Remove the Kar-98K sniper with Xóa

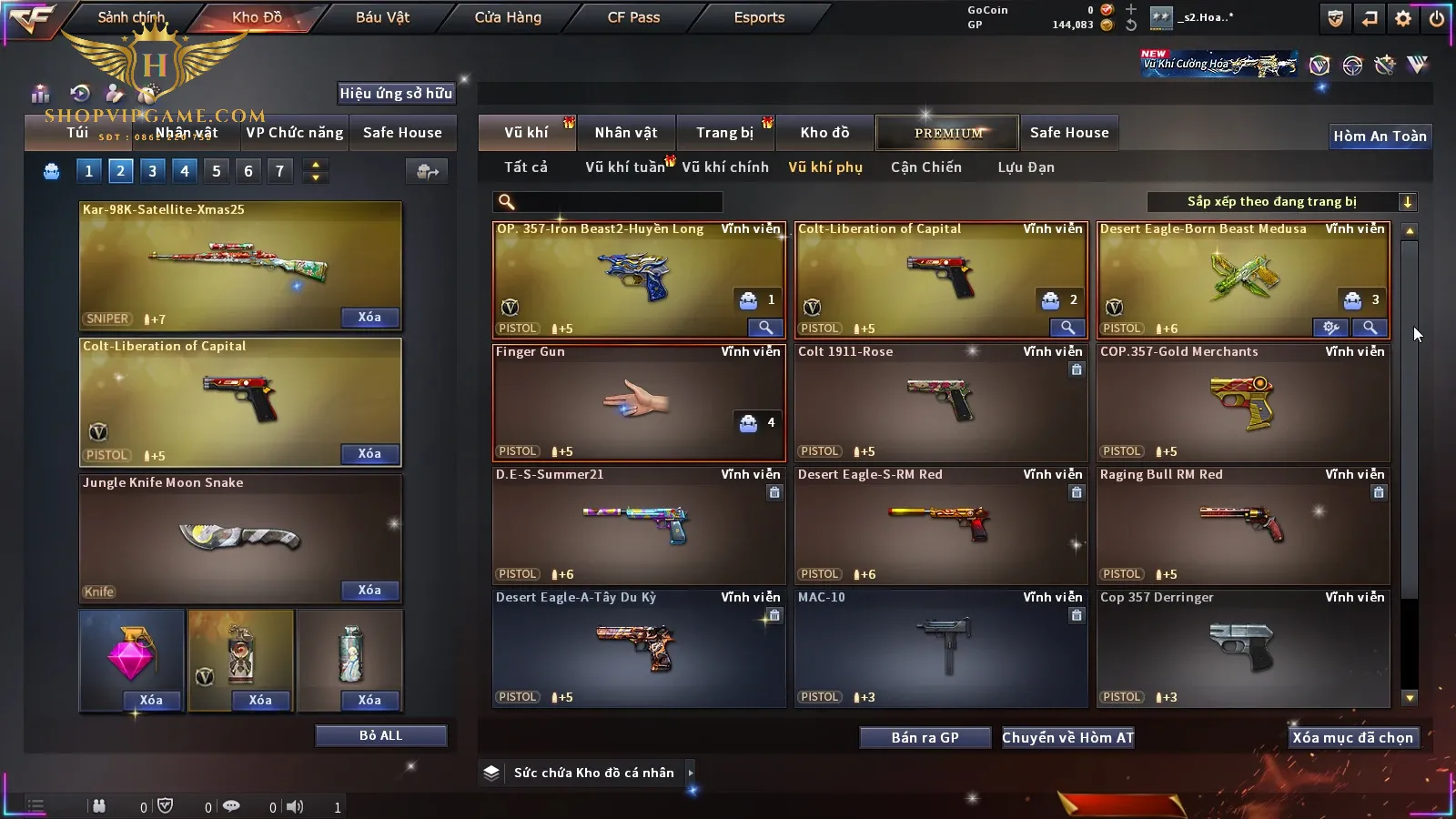(369, 318)
